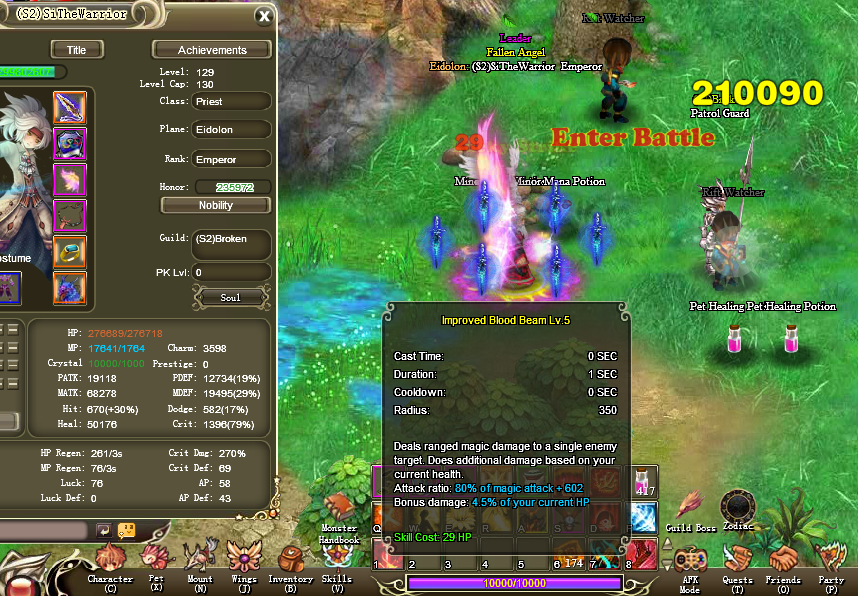Open the Title button
The image size is (858, 598).
pyautogui.click(x=76, y=50)
